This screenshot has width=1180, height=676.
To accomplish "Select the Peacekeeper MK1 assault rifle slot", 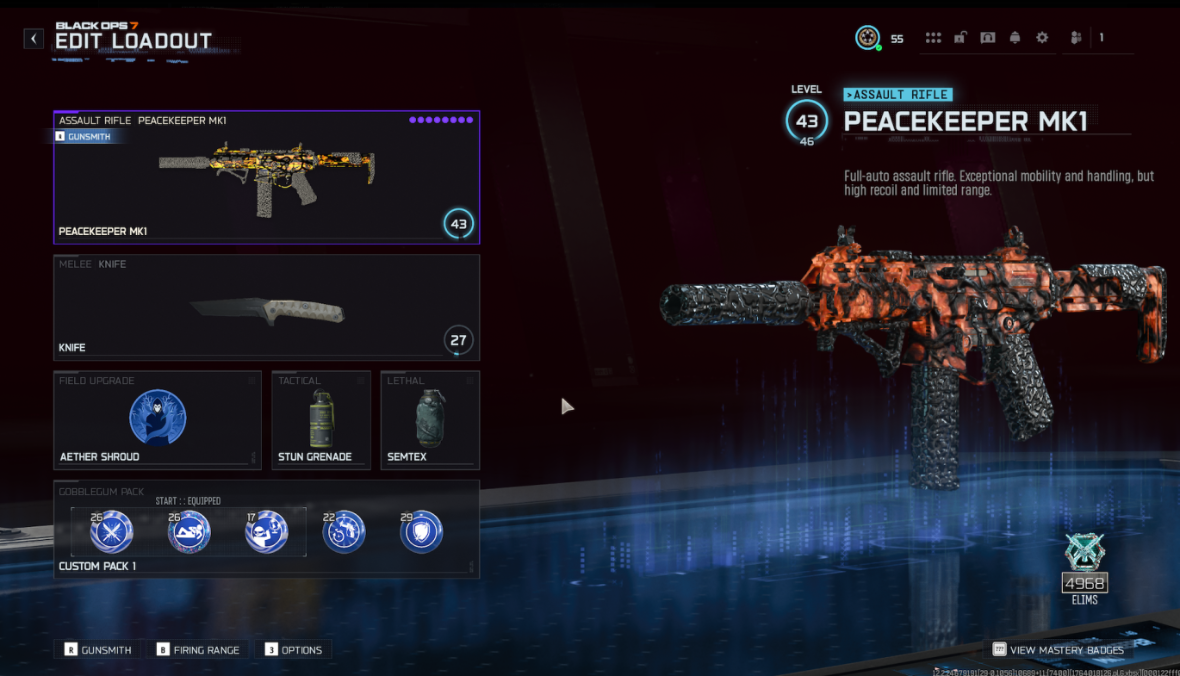I will click(266, 178).
